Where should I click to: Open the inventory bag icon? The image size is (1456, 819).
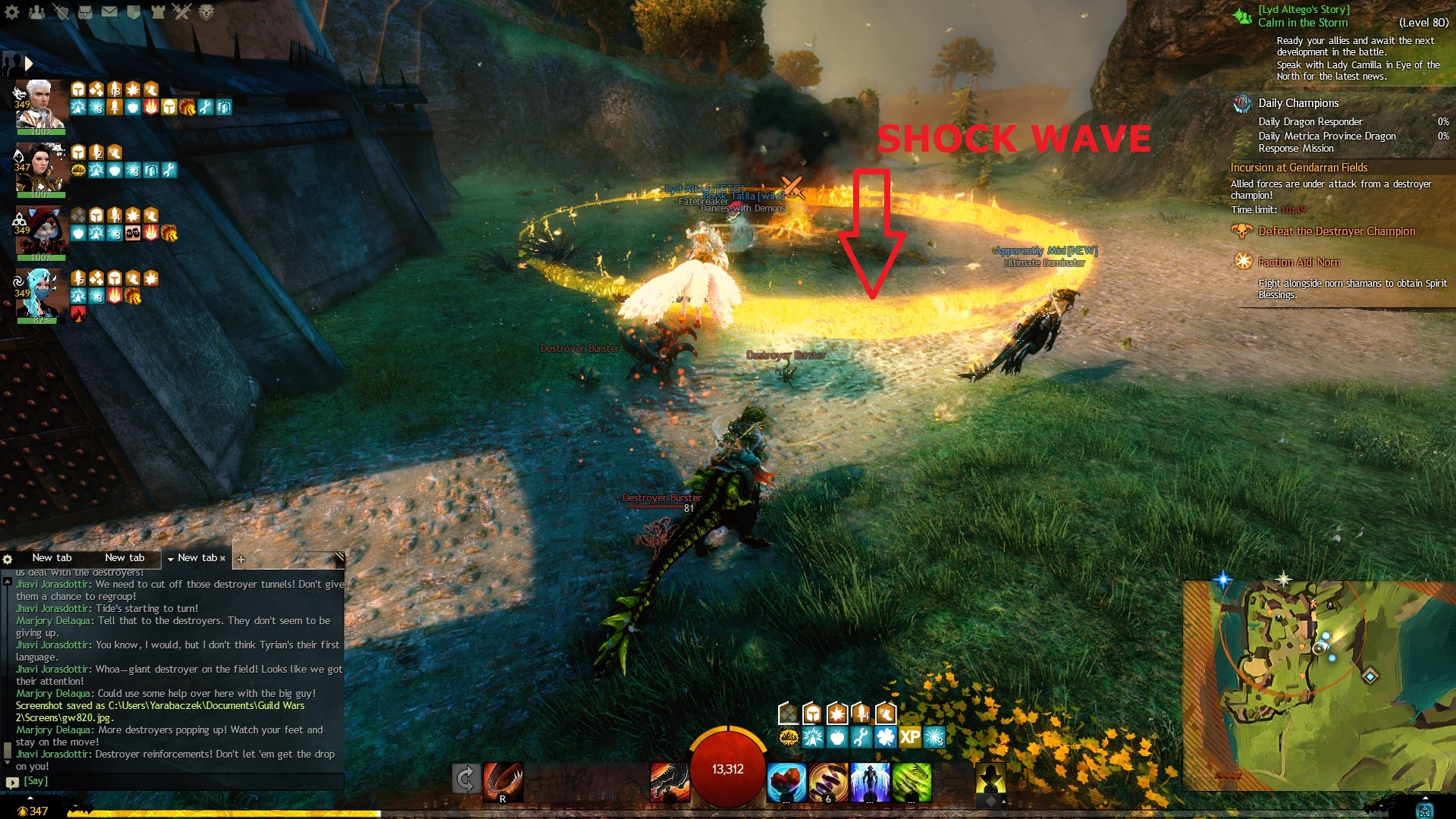click(85, 12)
